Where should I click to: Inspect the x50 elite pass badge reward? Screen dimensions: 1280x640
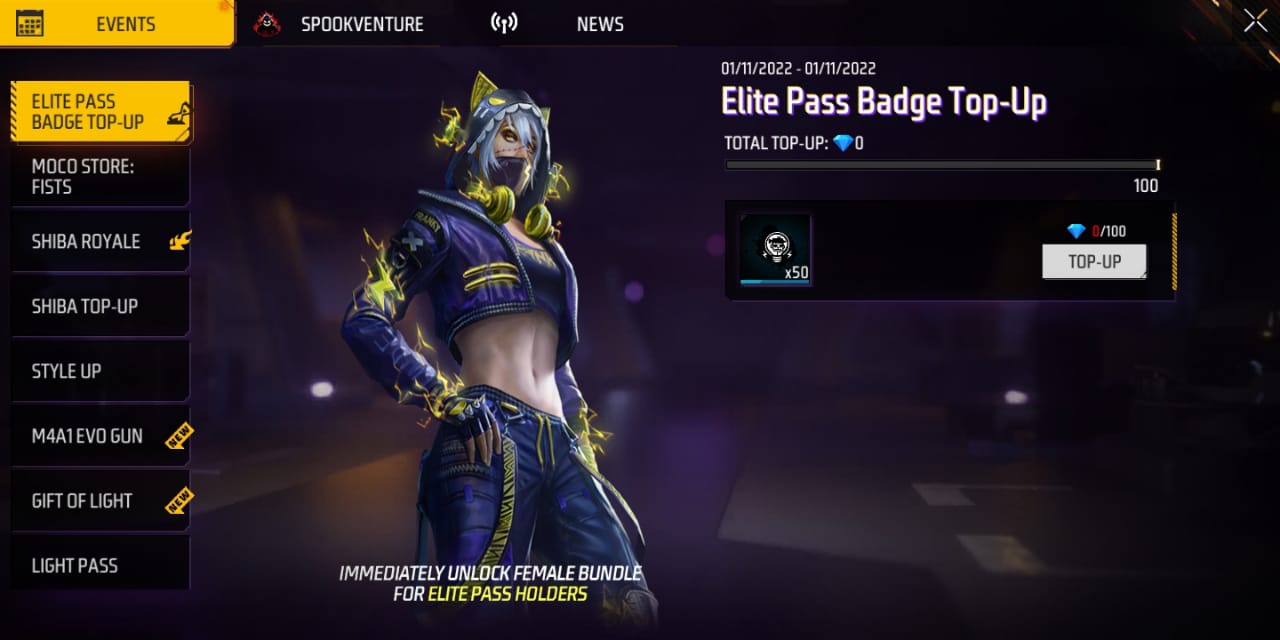coord(775,250)
